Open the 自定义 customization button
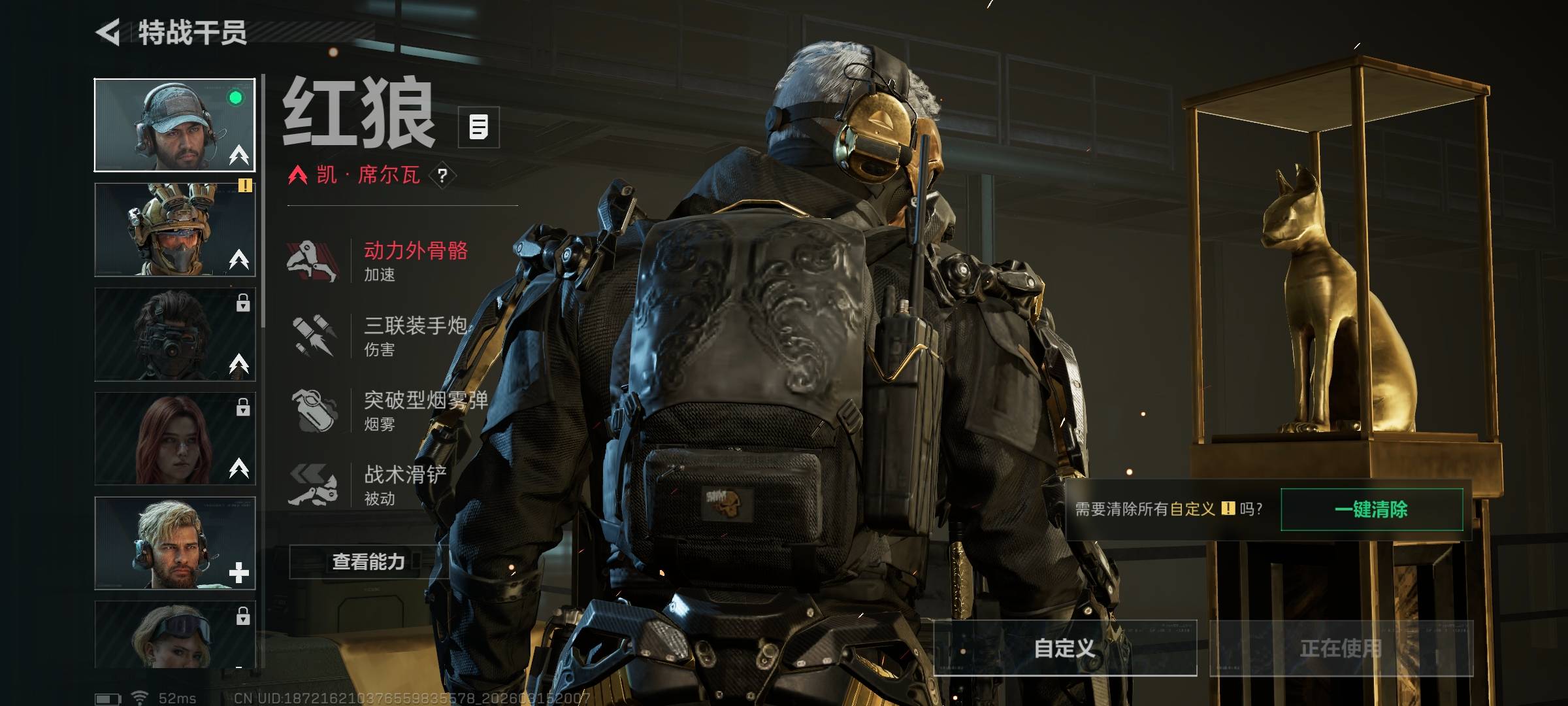 (1064, 648)
